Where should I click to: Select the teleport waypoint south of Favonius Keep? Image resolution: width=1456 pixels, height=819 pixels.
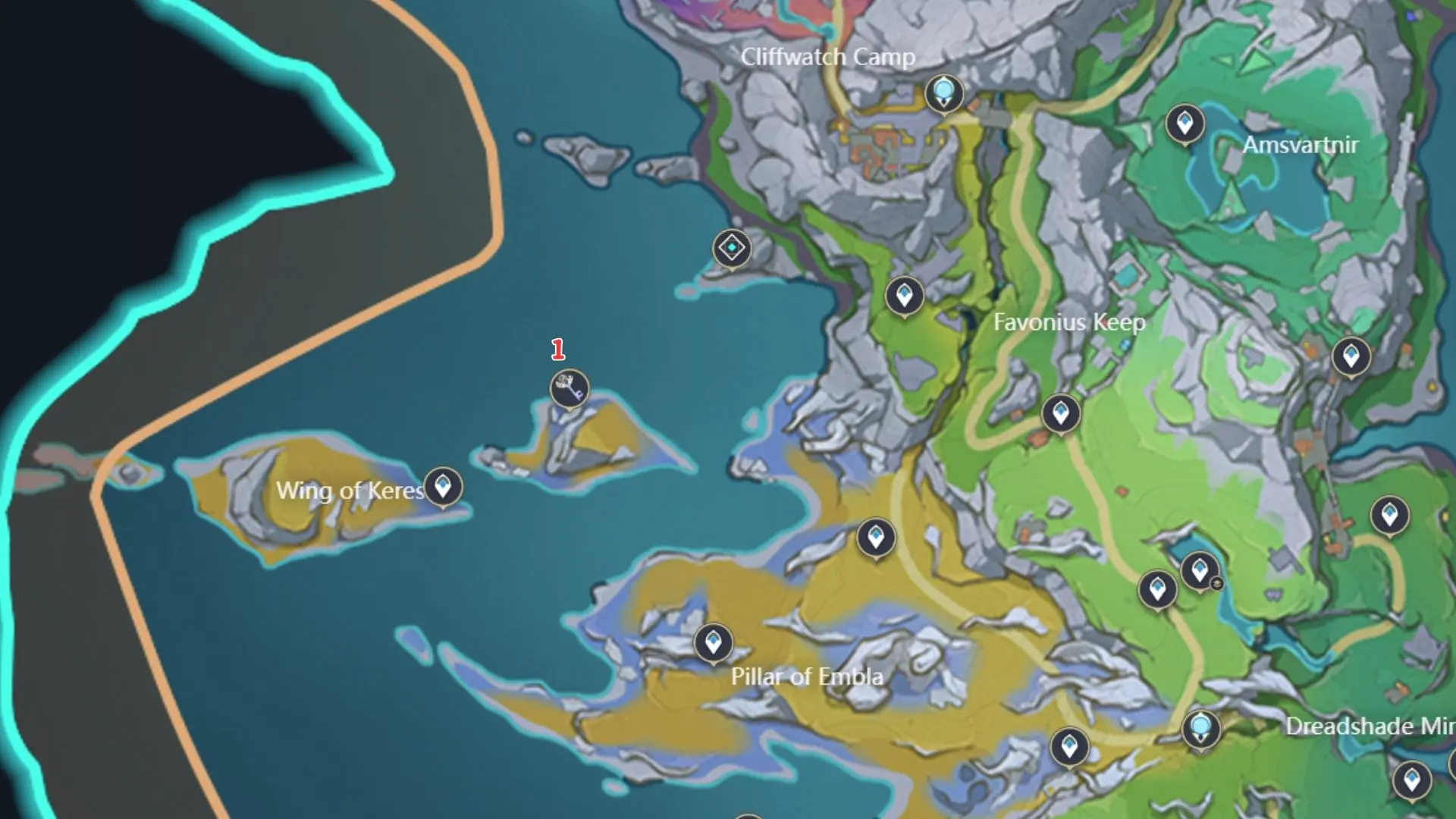(1060, 412)
